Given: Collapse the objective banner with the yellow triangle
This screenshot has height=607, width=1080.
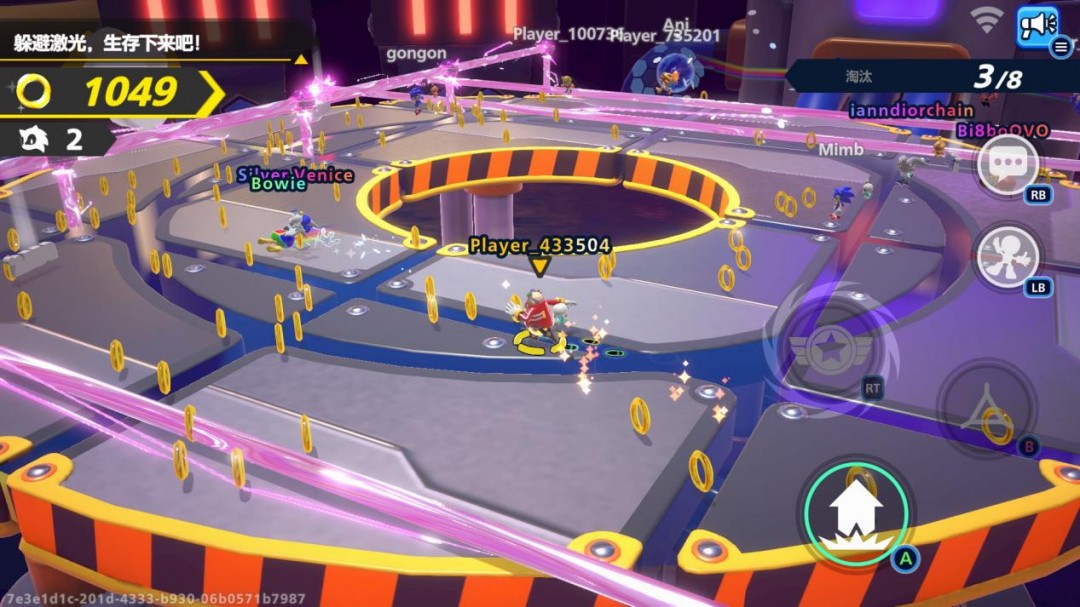Looking at the screenshot, I should pyautogui.click(x=300, y=59).
